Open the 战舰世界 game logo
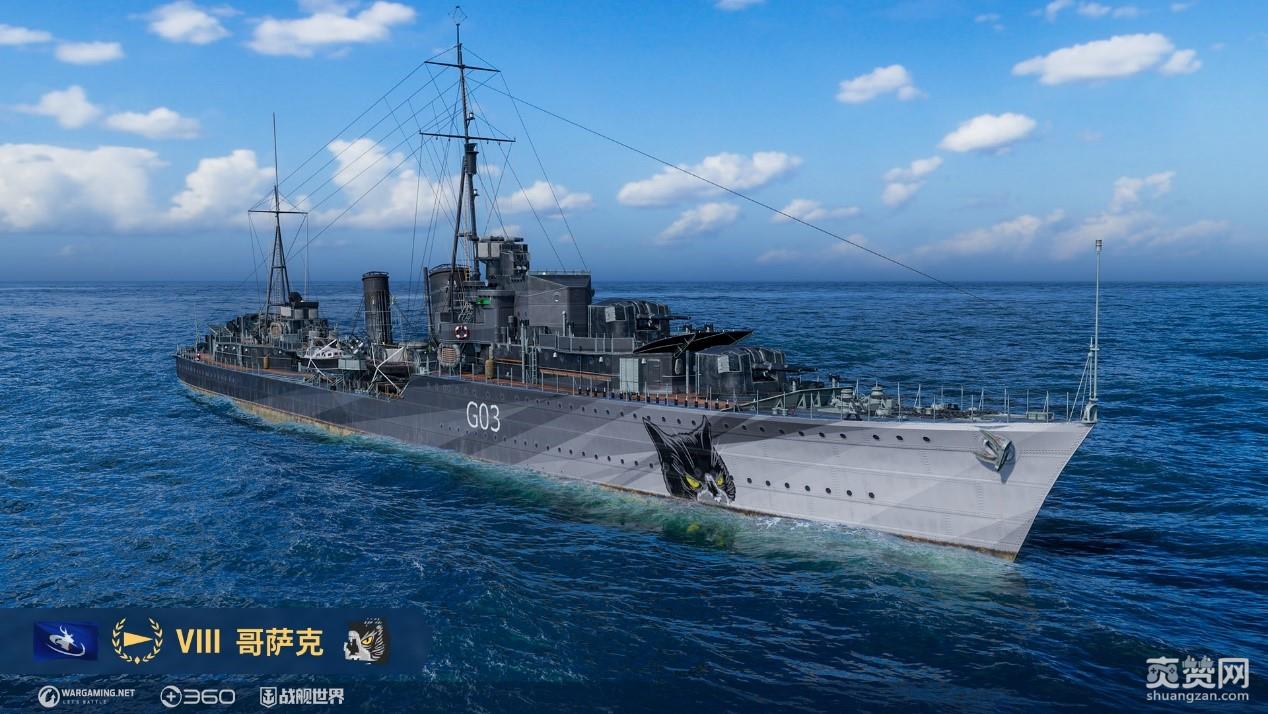 coord(302,696)
